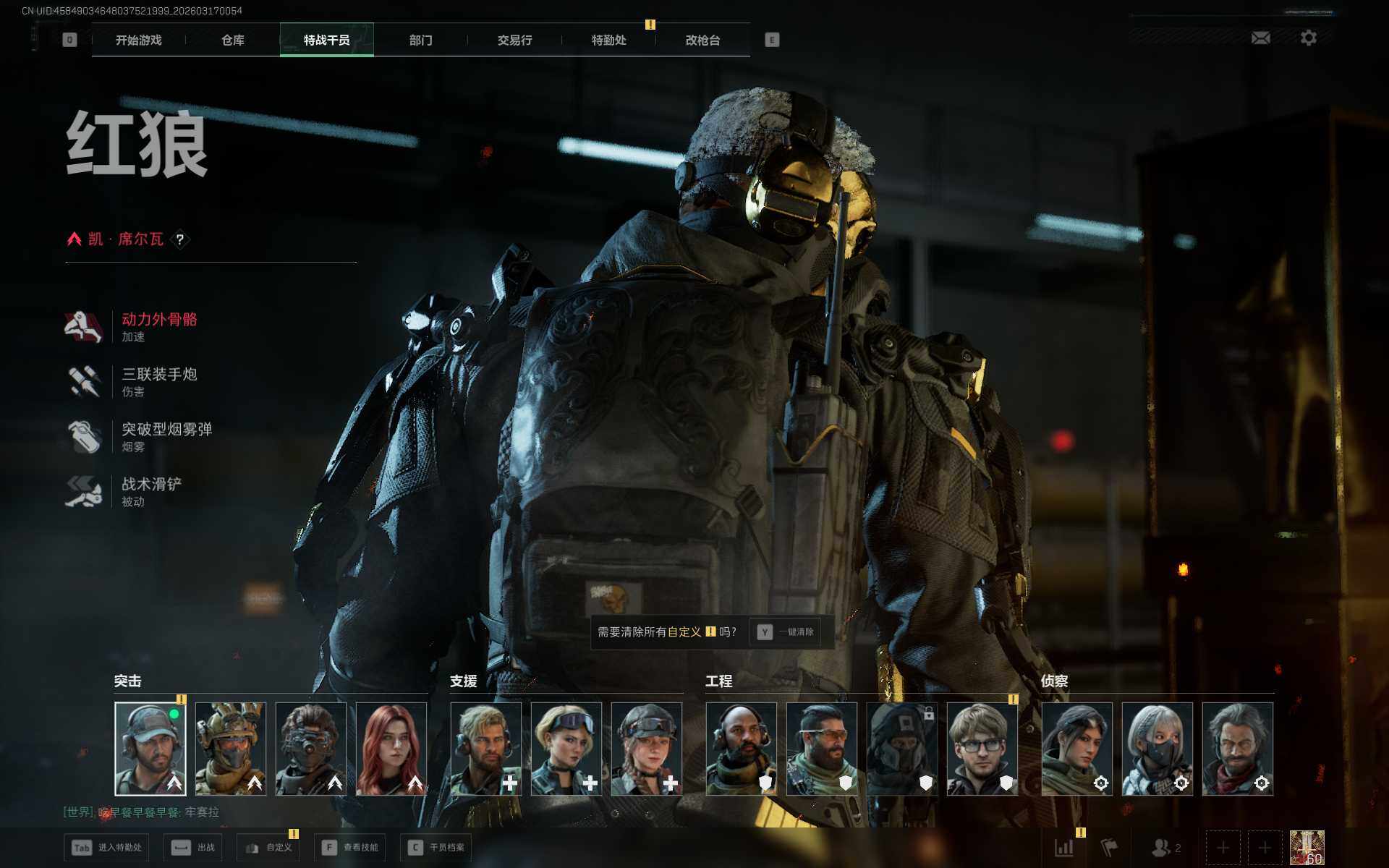The image size is (1389, 868).
Task: View the 三联装手炮 skill
Action: 158,381
